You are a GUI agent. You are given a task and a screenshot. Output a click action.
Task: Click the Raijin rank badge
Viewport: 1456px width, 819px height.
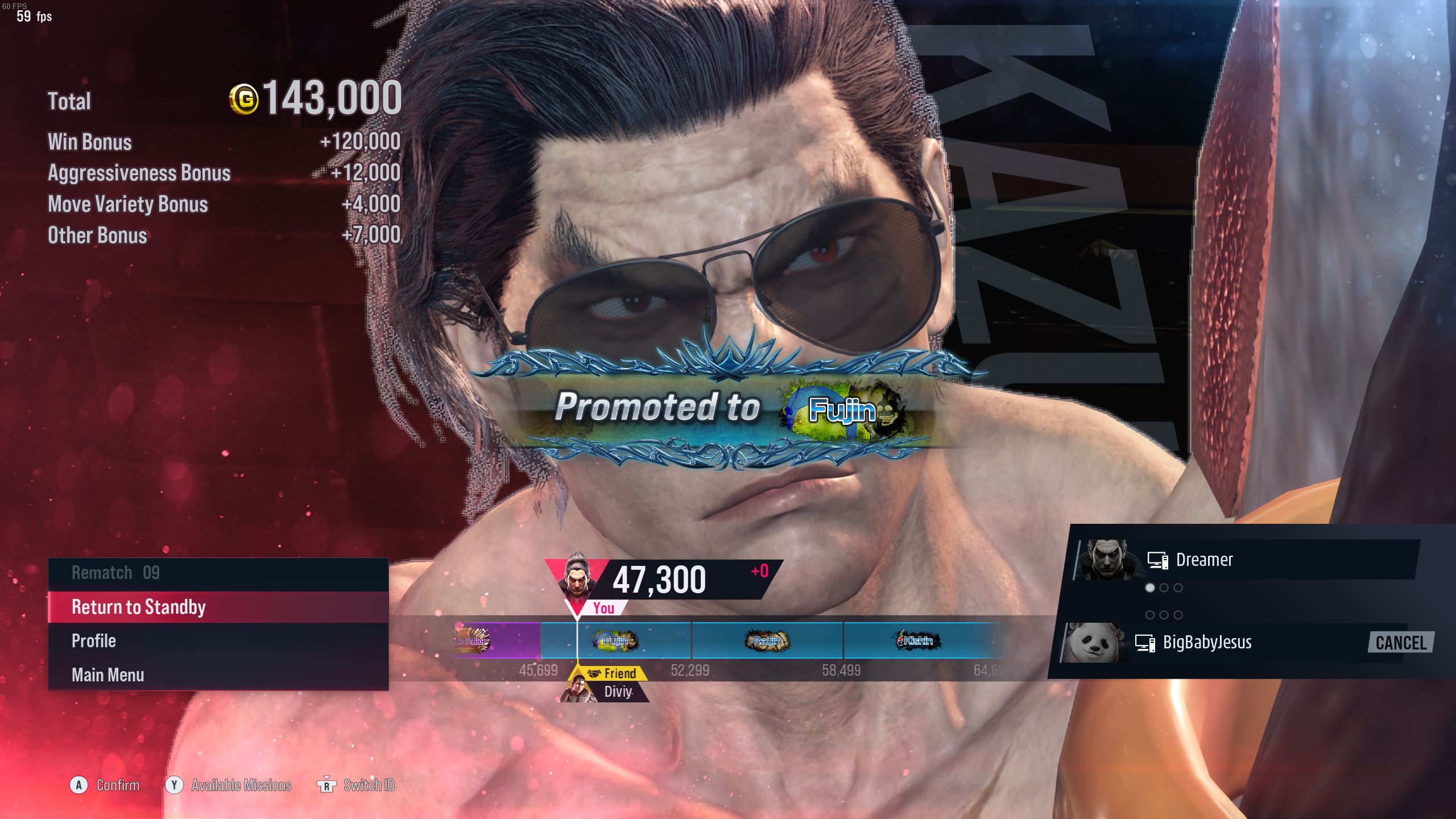coord(767,641)
